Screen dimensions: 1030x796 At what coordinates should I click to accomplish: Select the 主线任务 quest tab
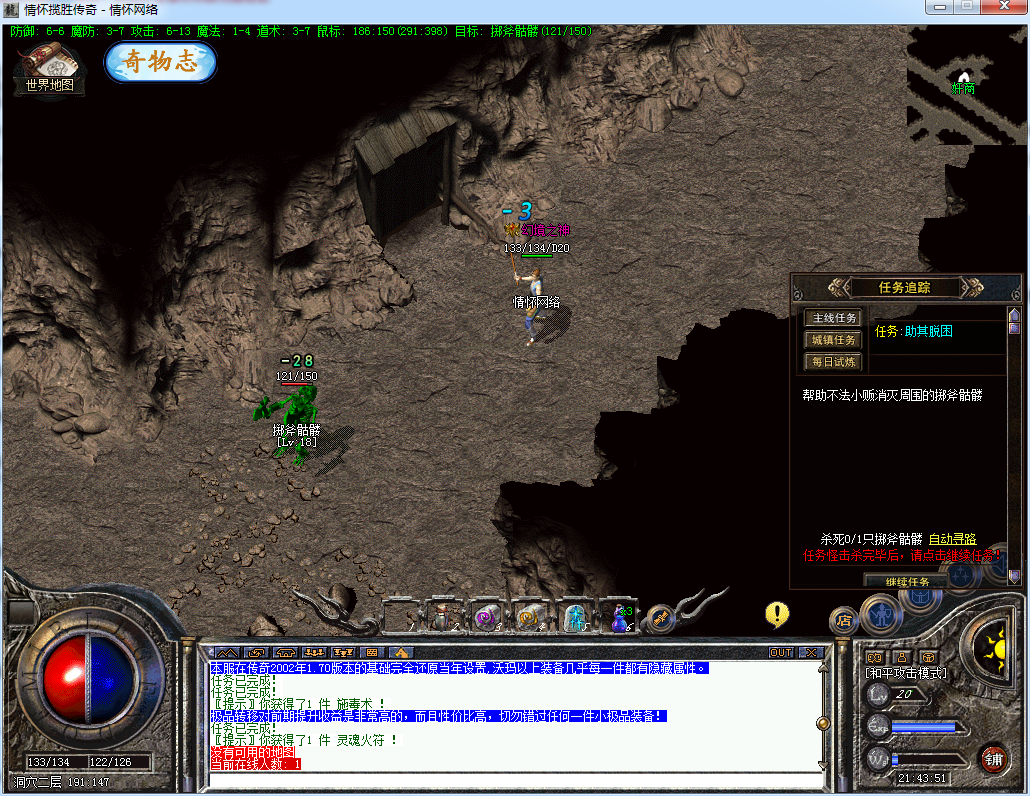click(x=832, y=318)
